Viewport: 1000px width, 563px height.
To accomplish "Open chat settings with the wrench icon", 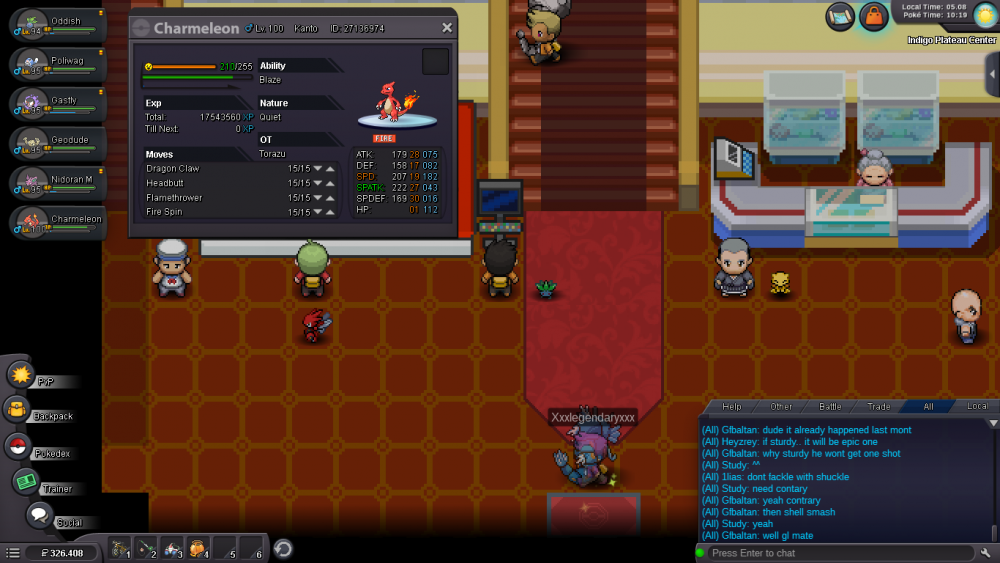I will pos(986,553).
